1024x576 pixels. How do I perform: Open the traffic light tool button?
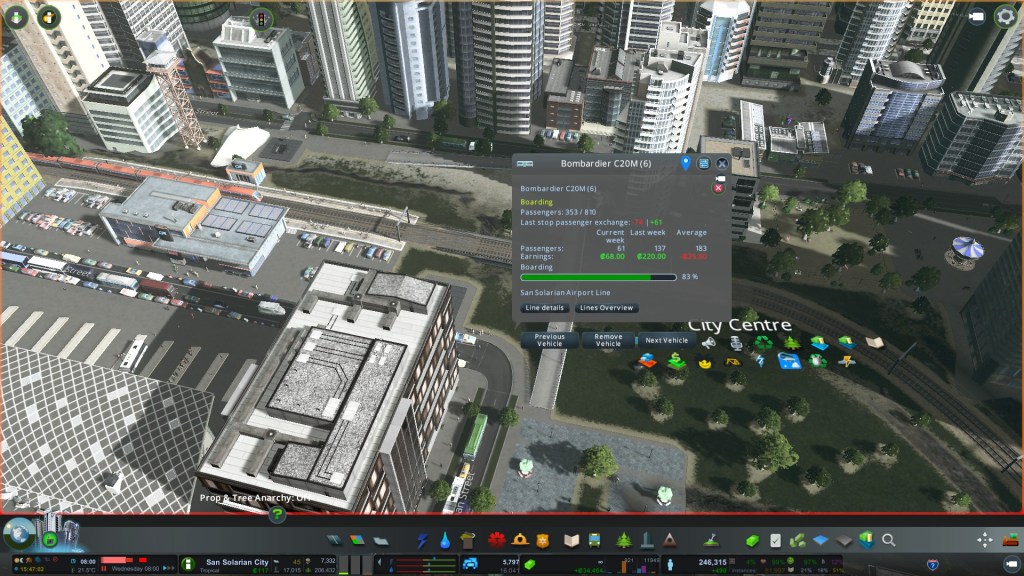(x=262, y=19)
